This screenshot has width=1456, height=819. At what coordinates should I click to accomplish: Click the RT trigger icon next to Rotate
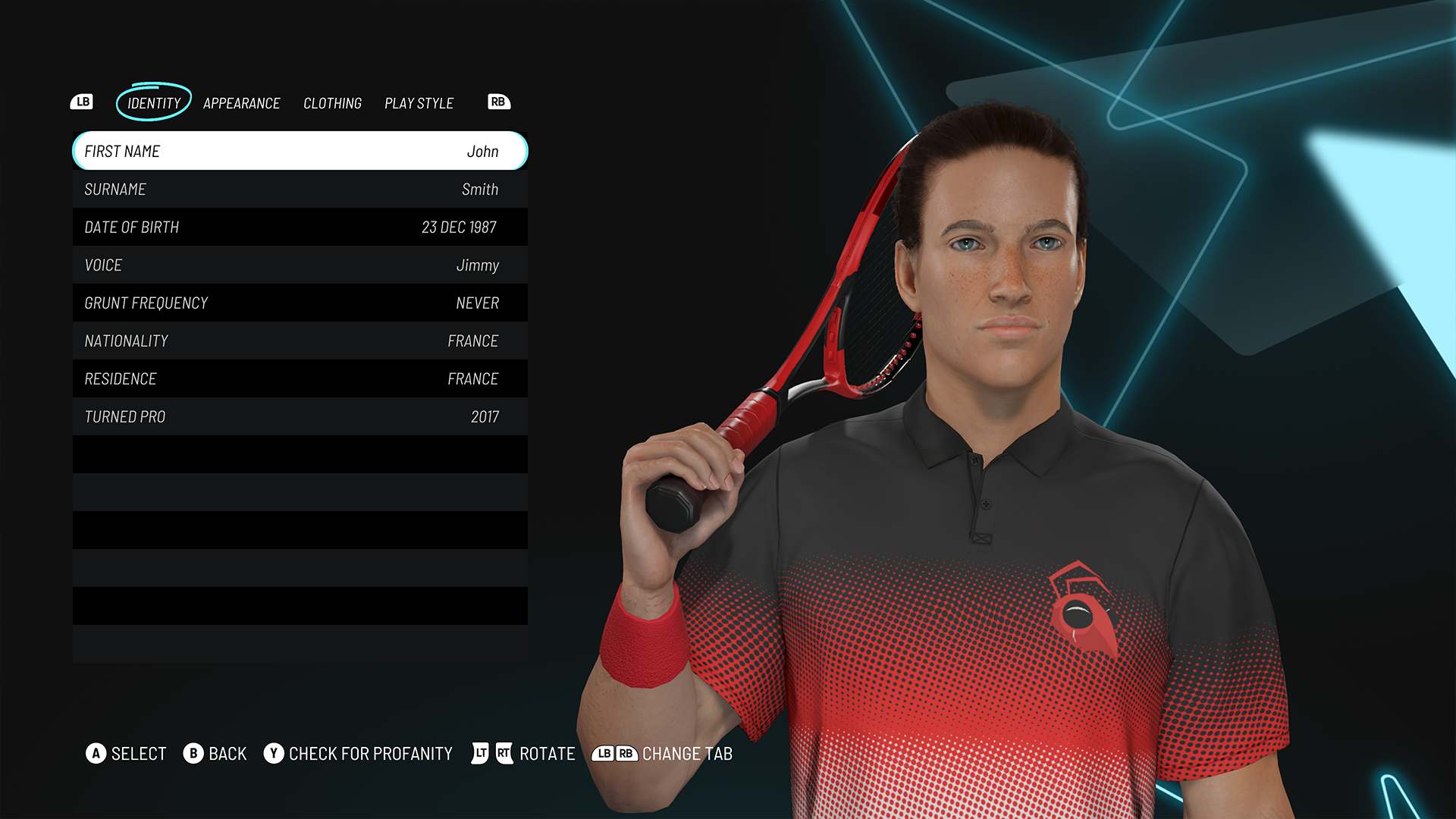click(x=504, y=754)
